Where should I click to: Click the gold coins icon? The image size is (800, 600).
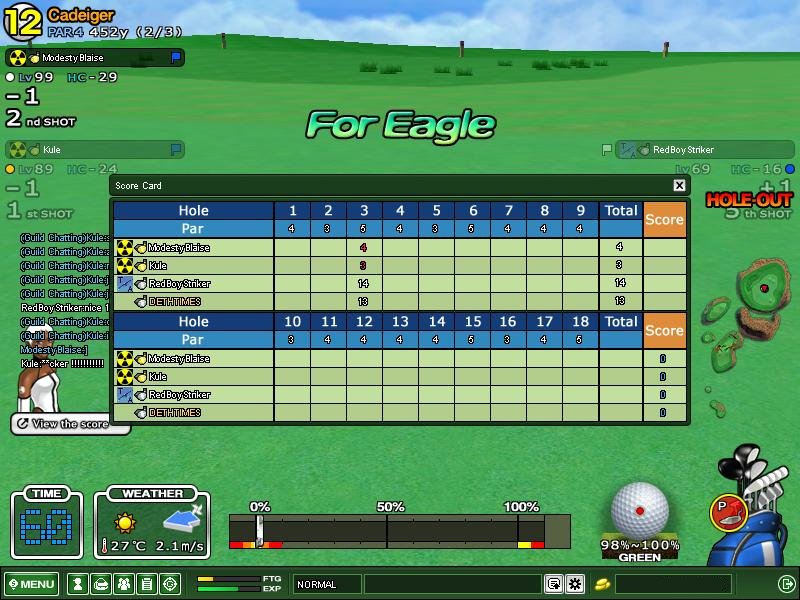pos(603,584)
